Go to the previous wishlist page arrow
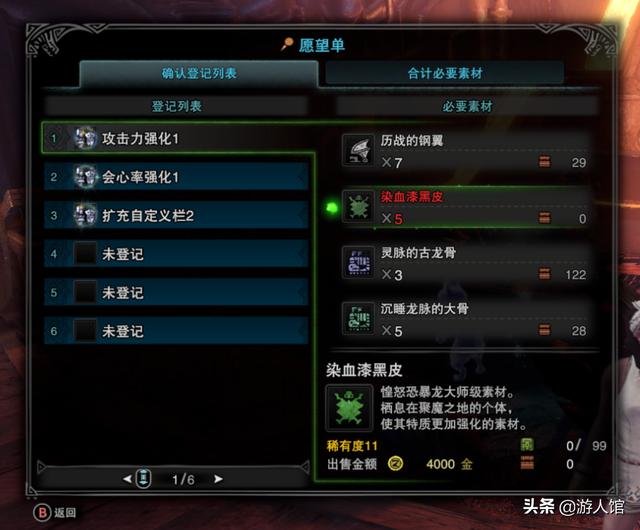This screenshot has width=640, height=530. coord(127,480)
